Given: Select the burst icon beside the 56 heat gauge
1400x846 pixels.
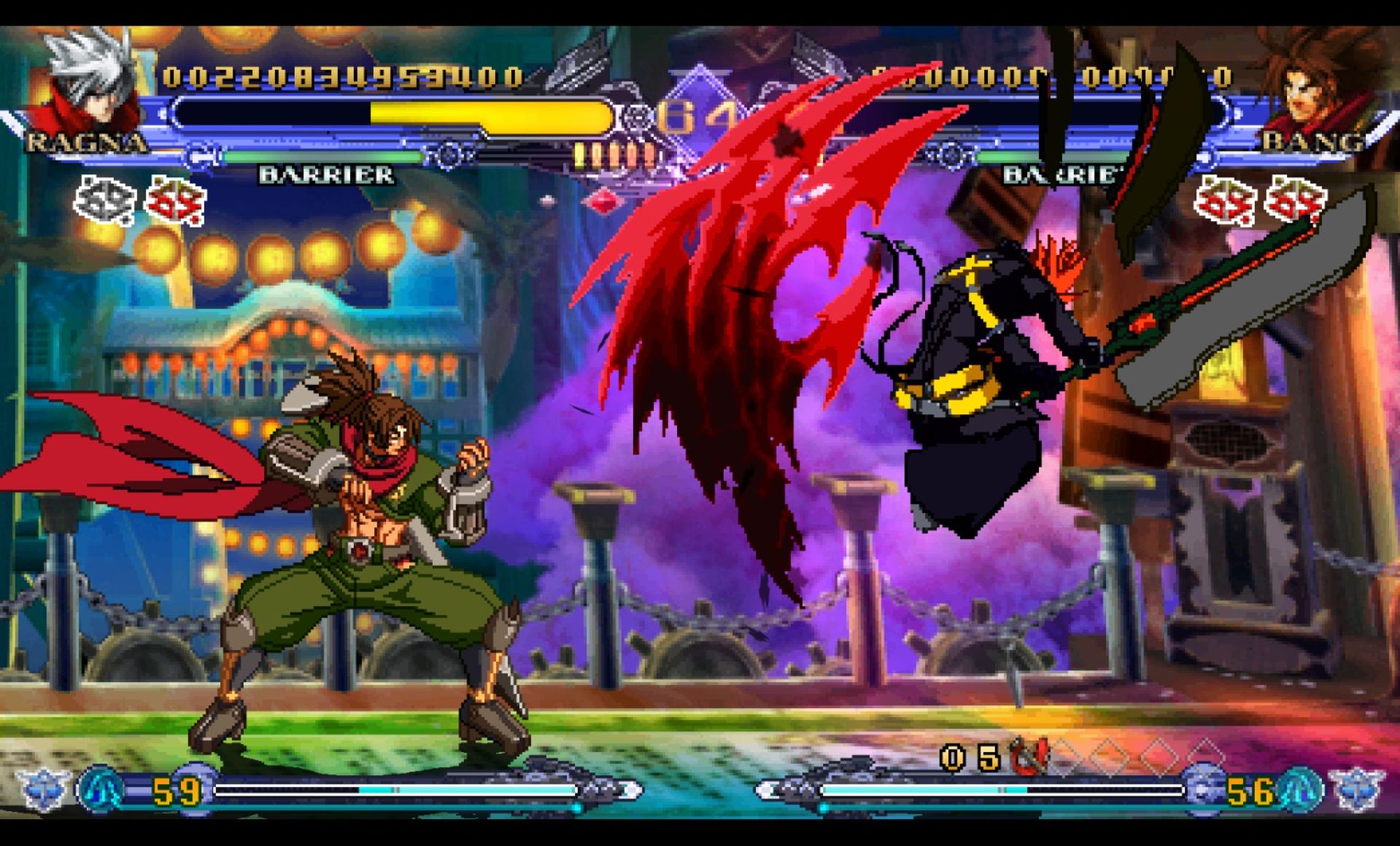Looking at the screenshot, I should [x=1300, y=789].
